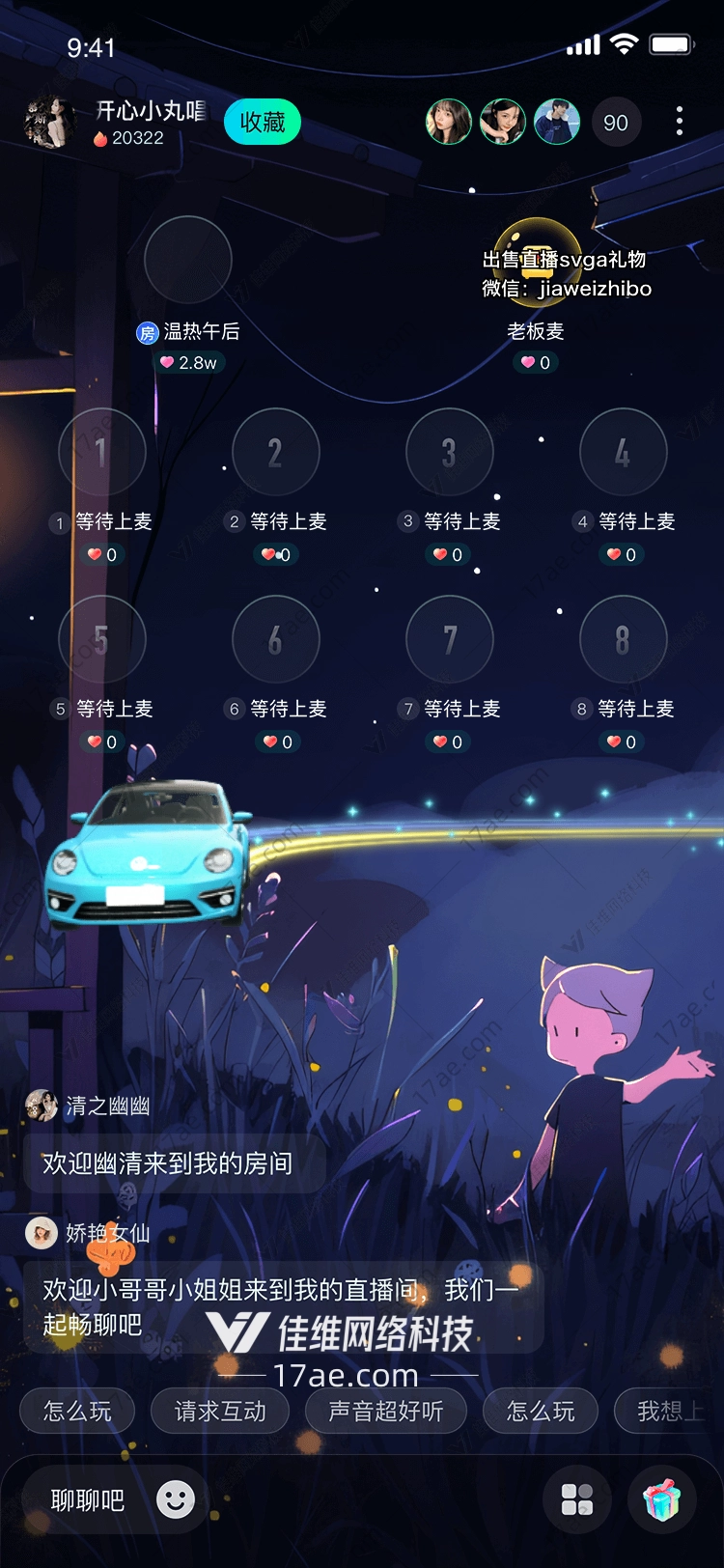Choose the 老板麦 boss seat
Image resolution: width=724 pixels, height=1568 pixels.
[x=537, y=261]
